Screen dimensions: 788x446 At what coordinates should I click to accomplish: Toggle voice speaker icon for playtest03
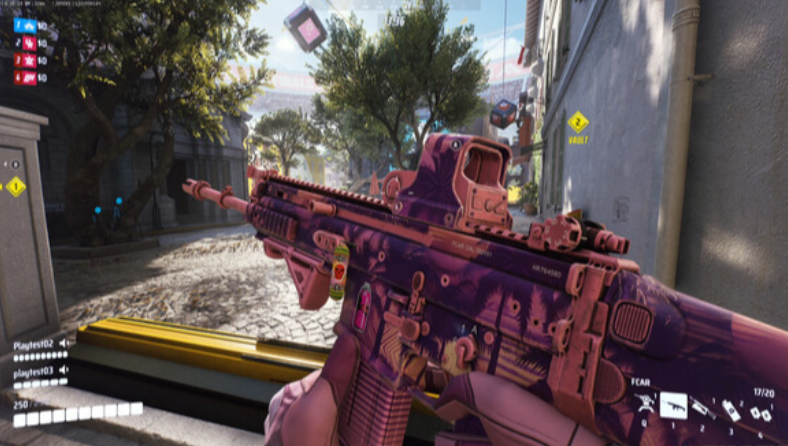[x=64, y=372]
